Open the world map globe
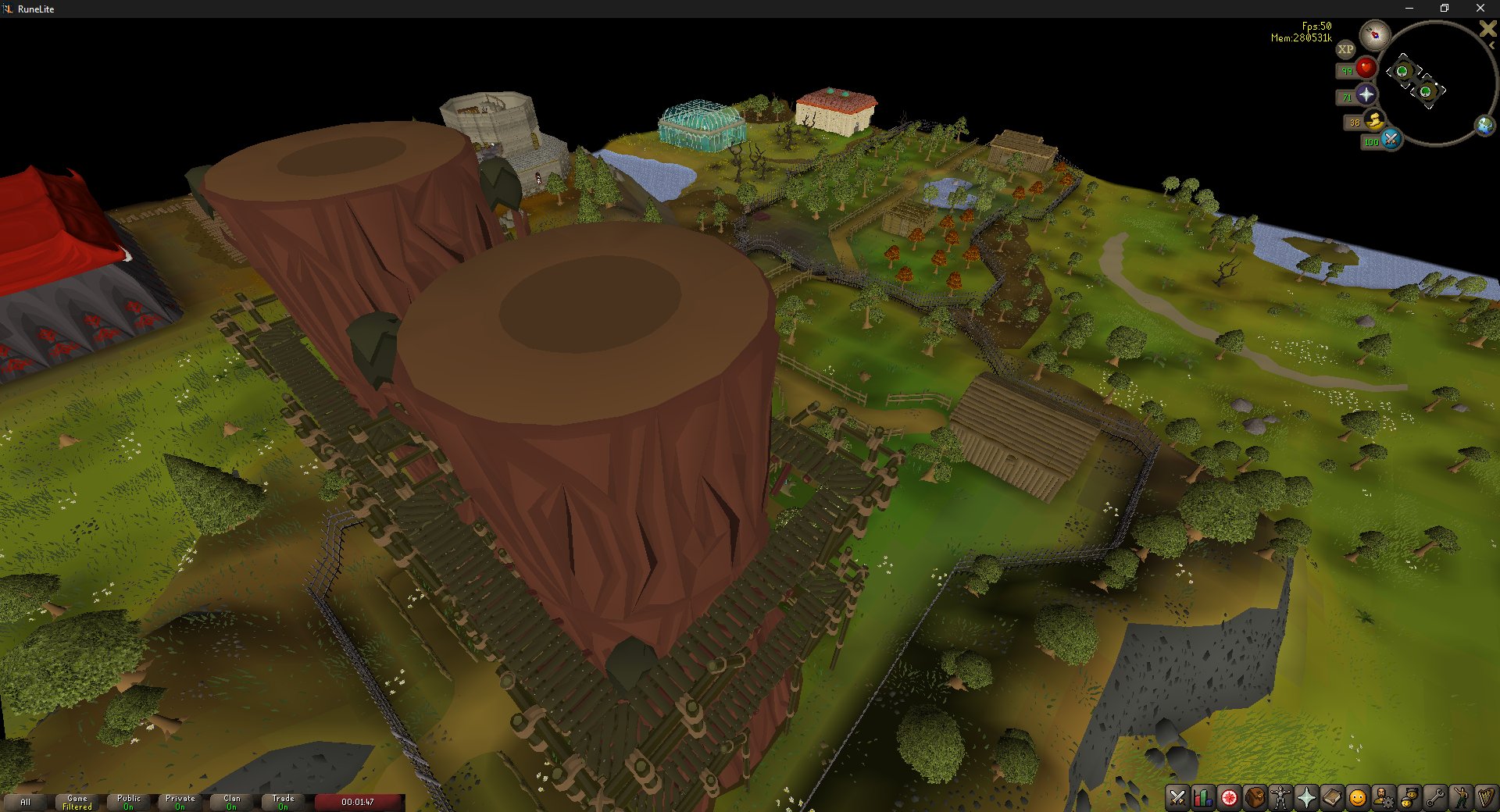 coord(1484,123)
